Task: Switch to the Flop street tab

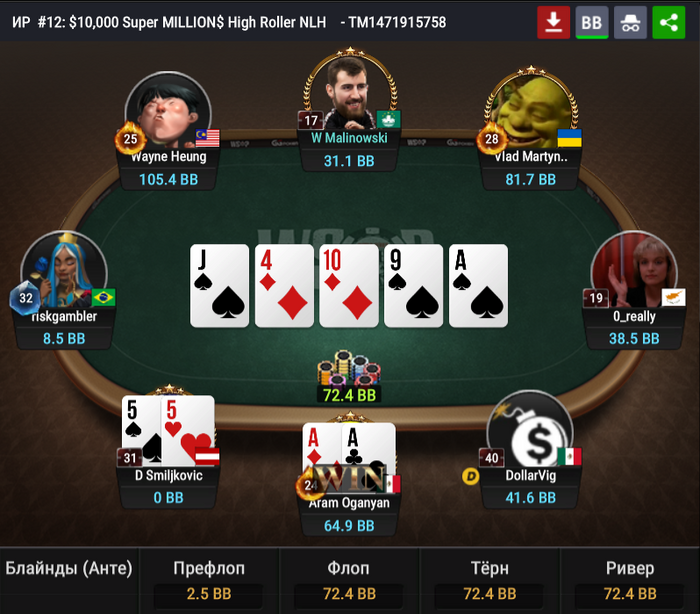Action: pyautogui.click(x=350, y=581)
